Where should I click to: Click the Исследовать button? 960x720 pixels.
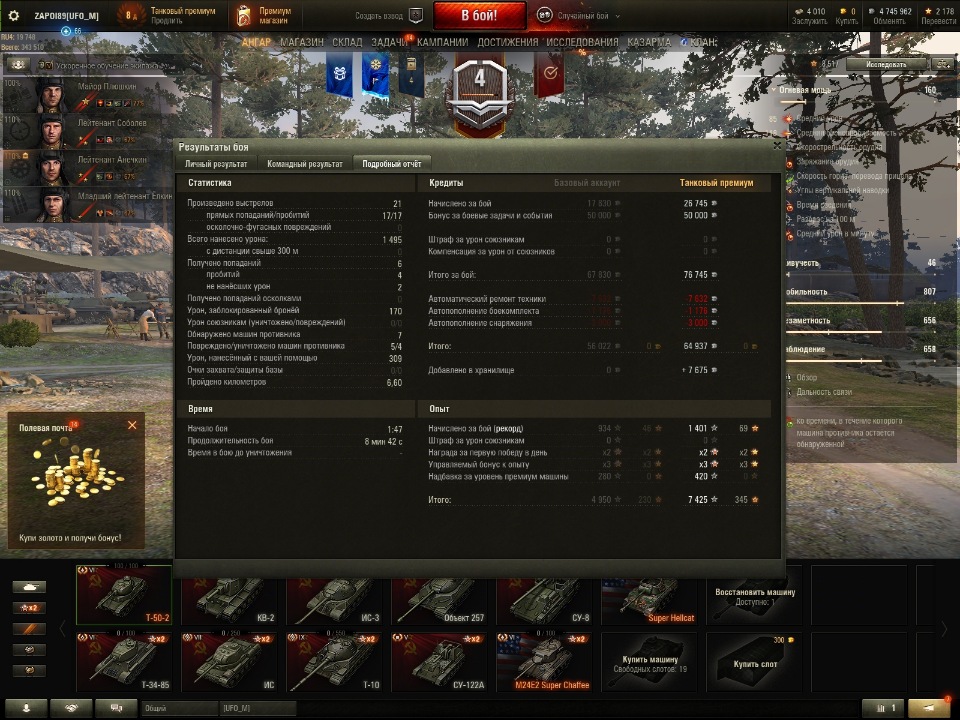886,64
